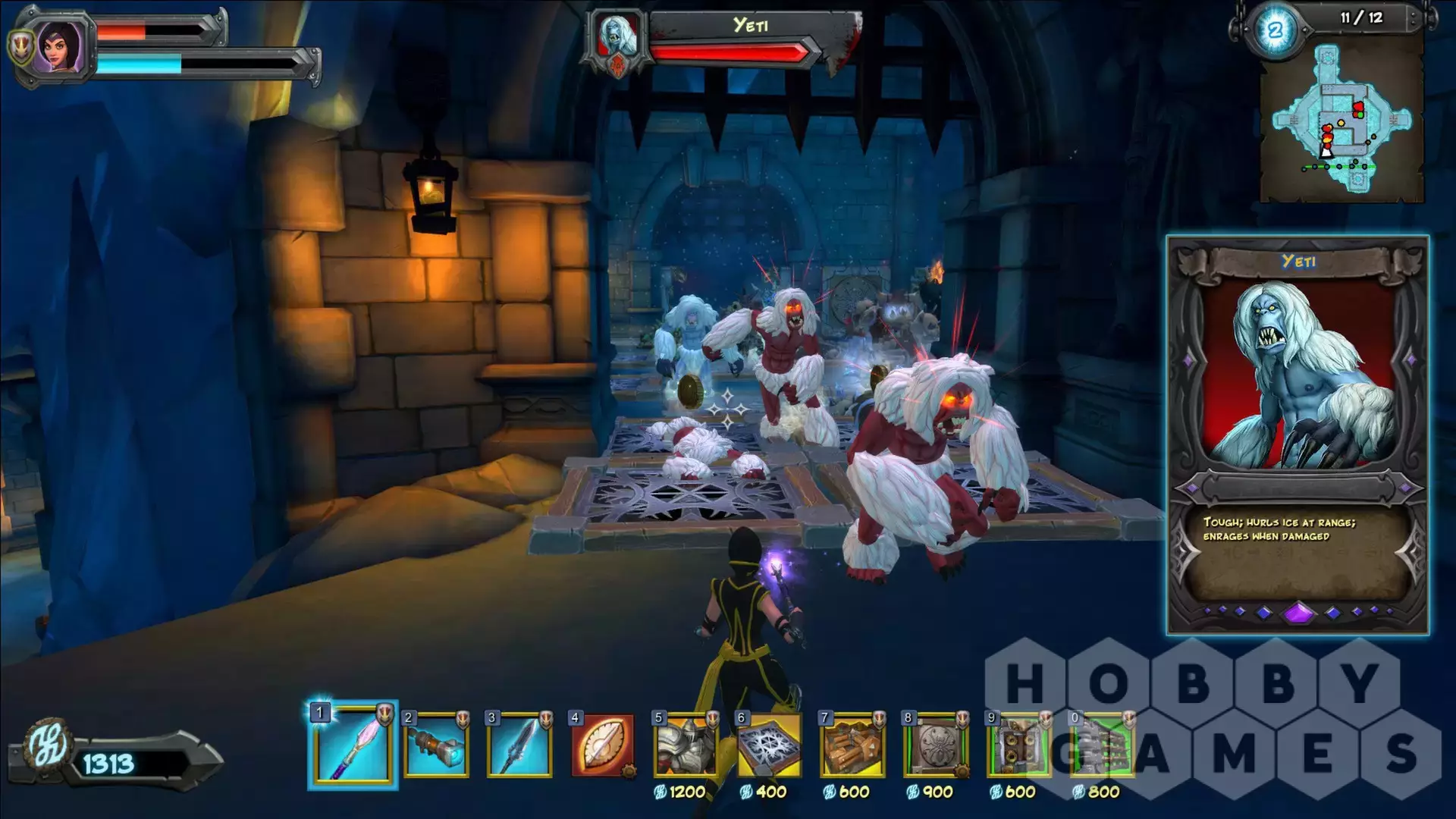Select the slot 0 trap costing 800
Screen dimensions: 1456x819
point(1102,746)
